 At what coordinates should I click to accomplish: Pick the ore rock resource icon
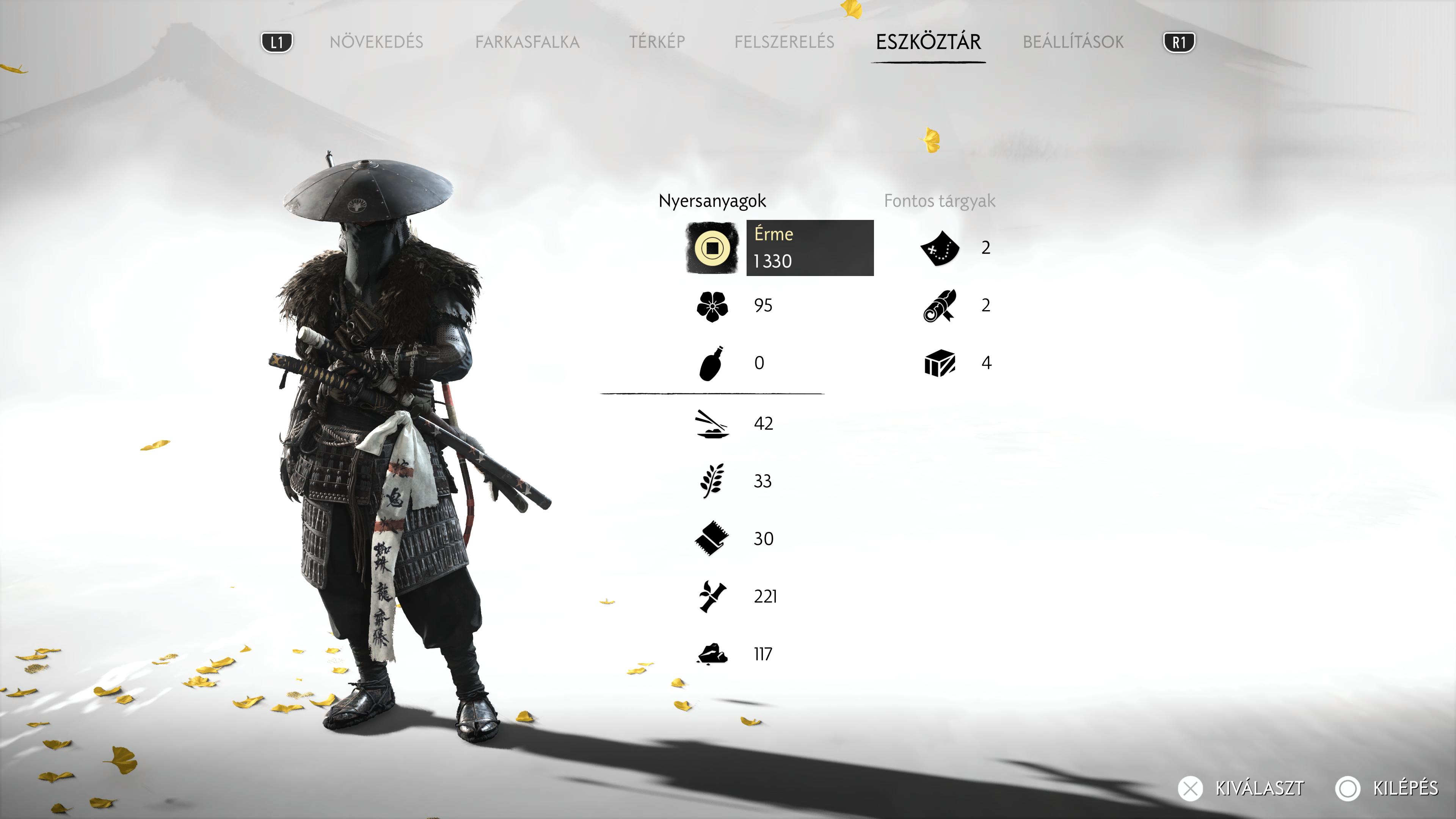(712, 654)
